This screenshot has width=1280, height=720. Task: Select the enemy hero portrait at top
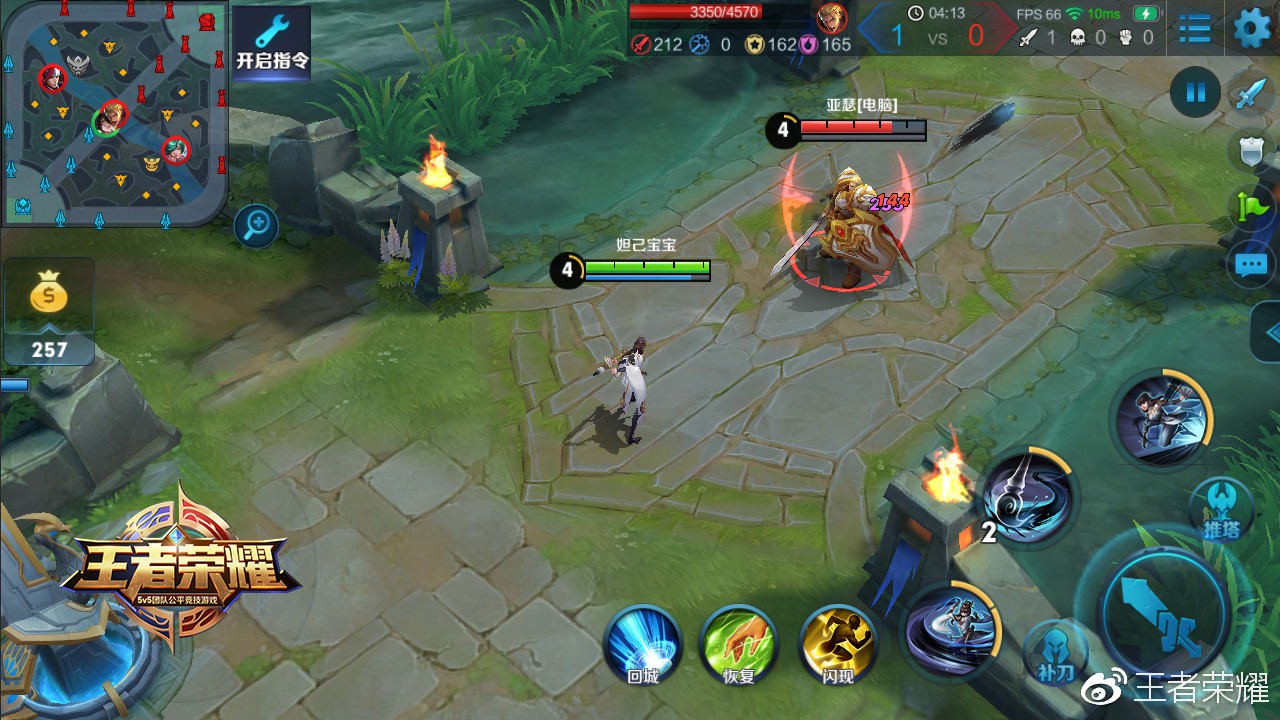831,18
